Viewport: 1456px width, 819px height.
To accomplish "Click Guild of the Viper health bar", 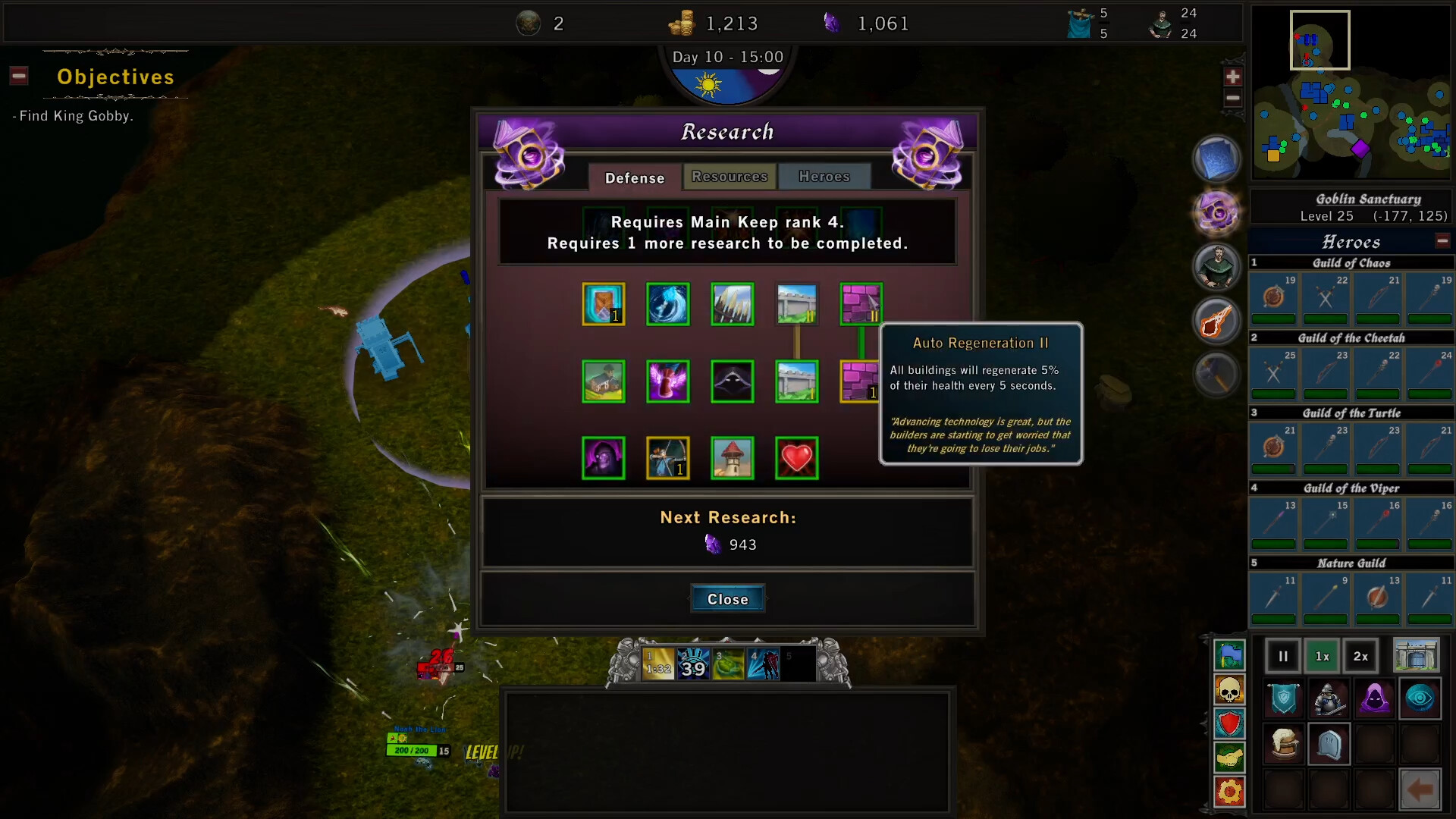I will [x=1273, y=544].
